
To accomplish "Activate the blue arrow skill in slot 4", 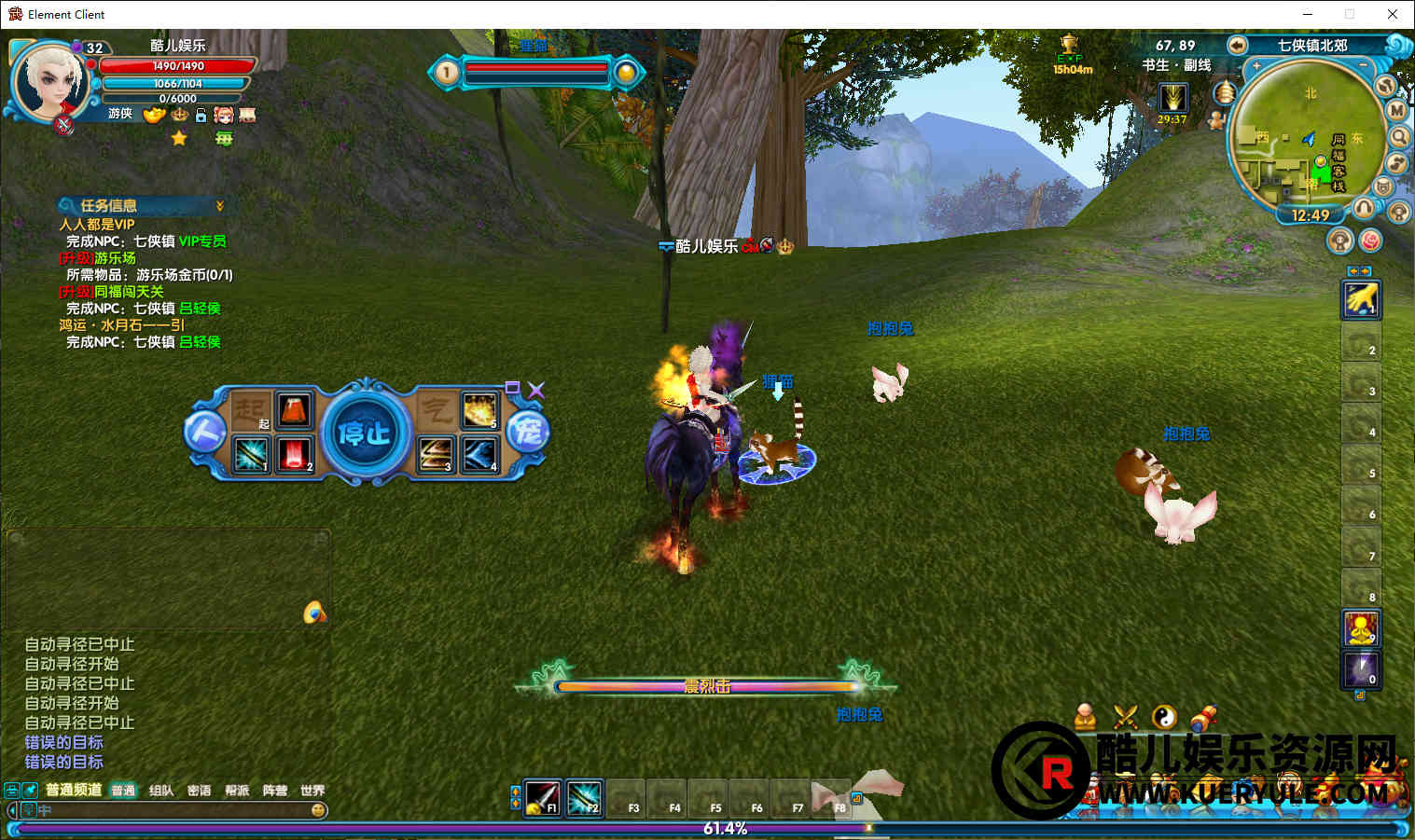I will [x=480, y=454].
